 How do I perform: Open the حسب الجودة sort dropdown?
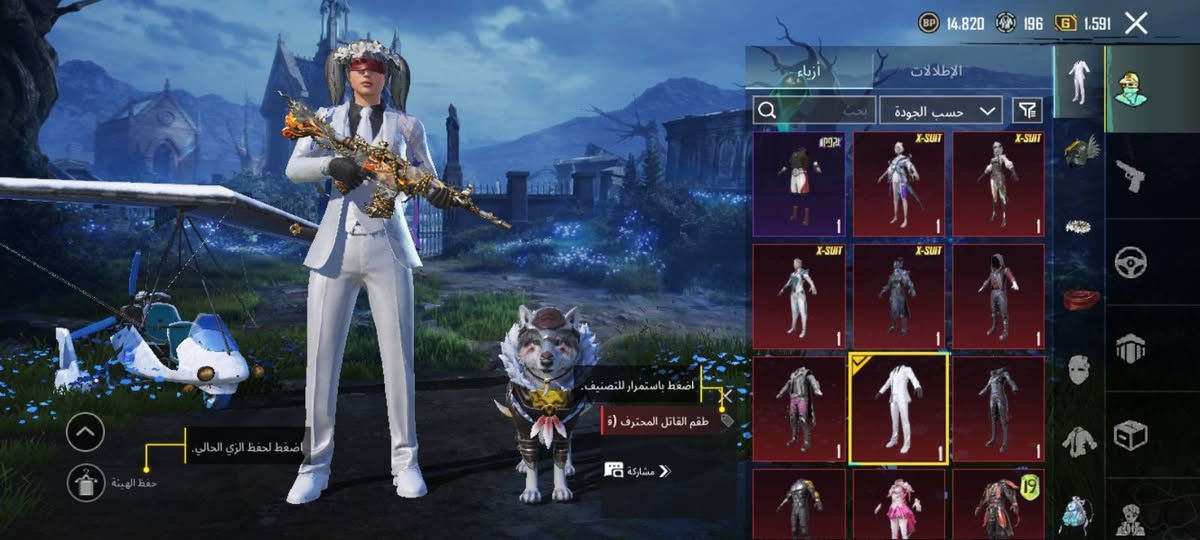tap(941, 111)
